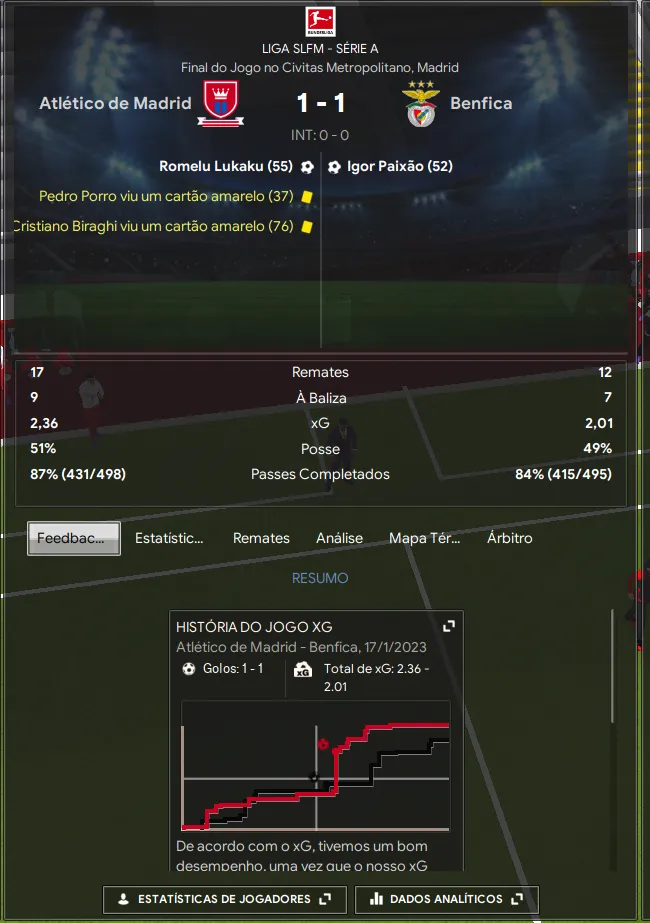Click the Benfica club crest
Image resolution: width=650 pixels, height=923 pixels.
click(421, 104)
